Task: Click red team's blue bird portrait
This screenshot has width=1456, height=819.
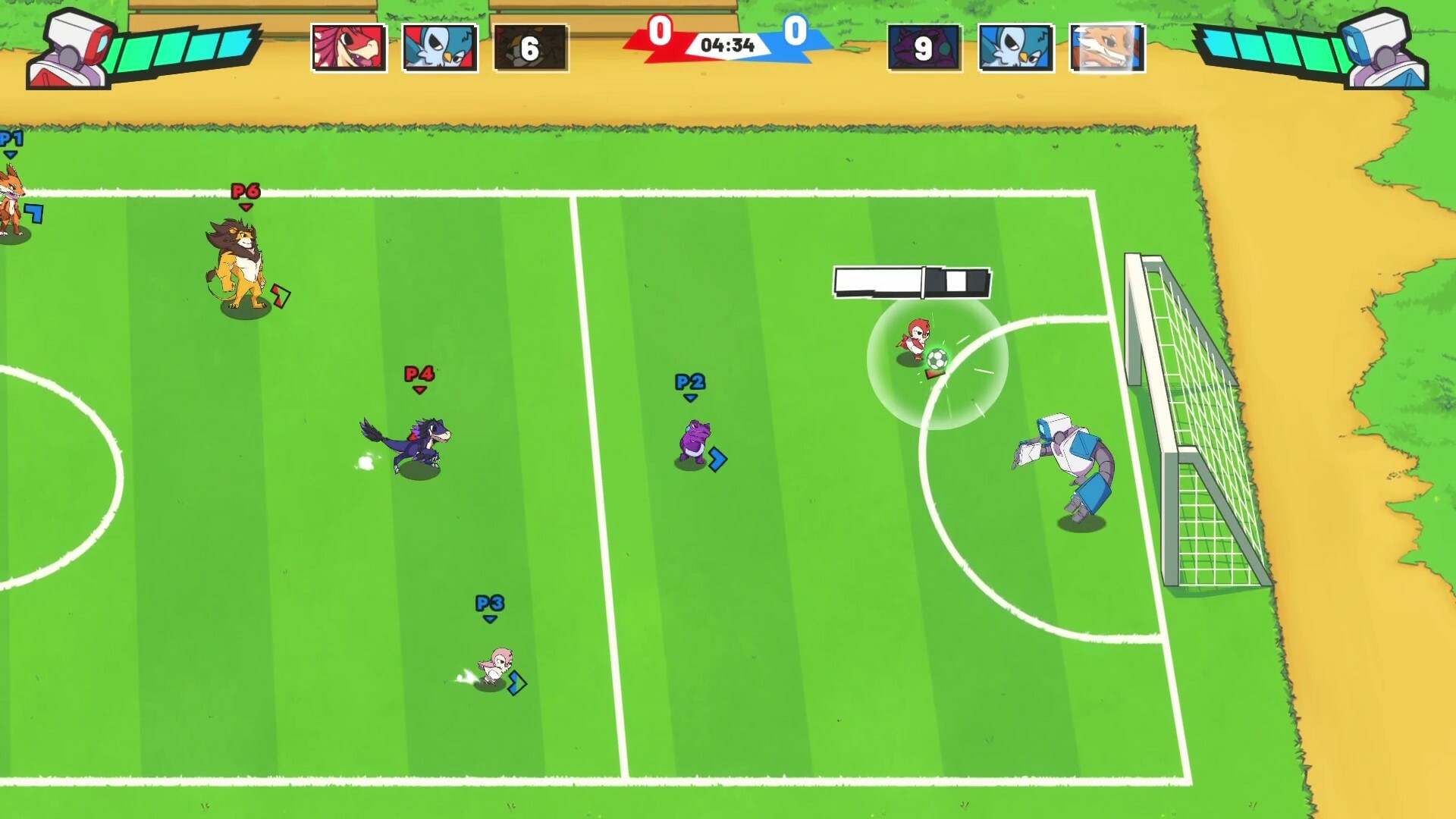Action: pos(441,48)
